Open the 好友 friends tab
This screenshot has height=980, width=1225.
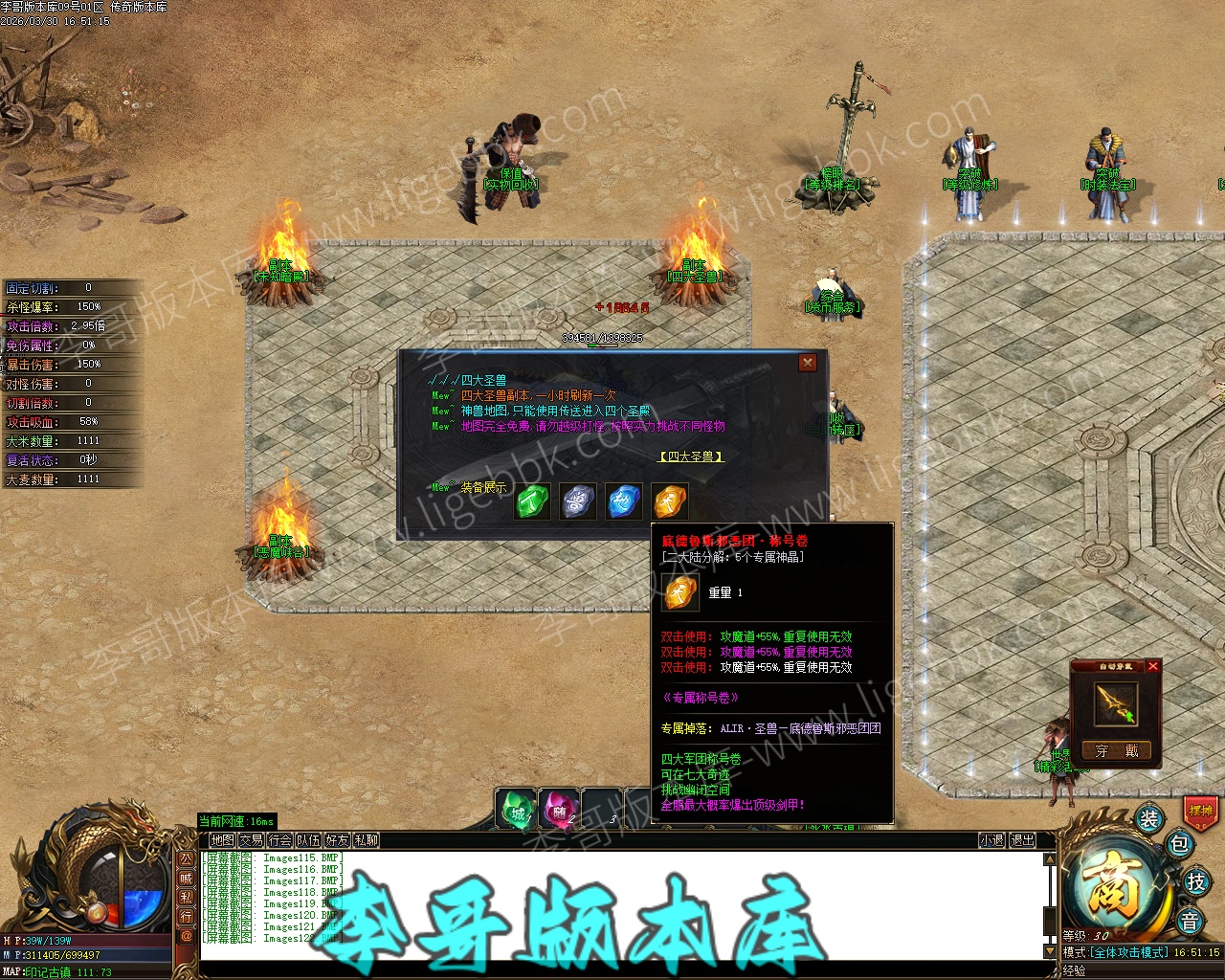(337, 840)
